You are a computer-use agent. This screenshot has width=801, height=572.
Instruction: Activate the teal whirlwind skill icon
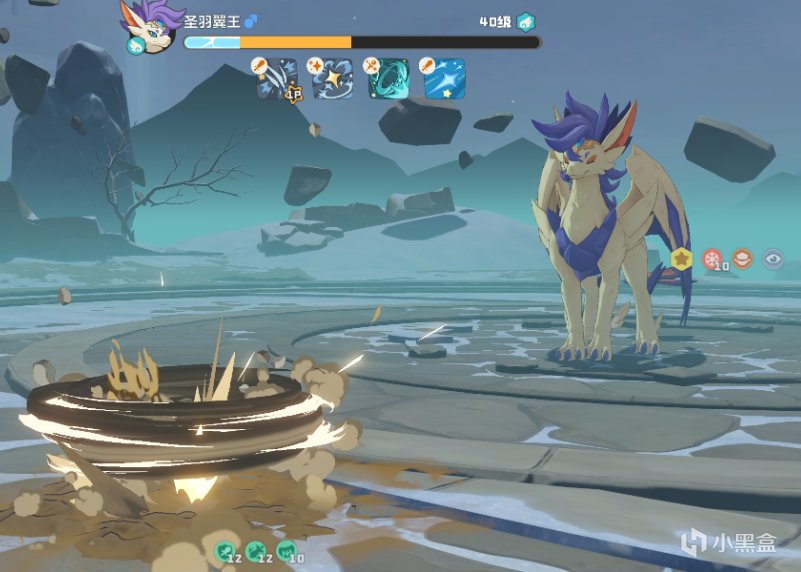pyautogui.click(x=388, y=80)
